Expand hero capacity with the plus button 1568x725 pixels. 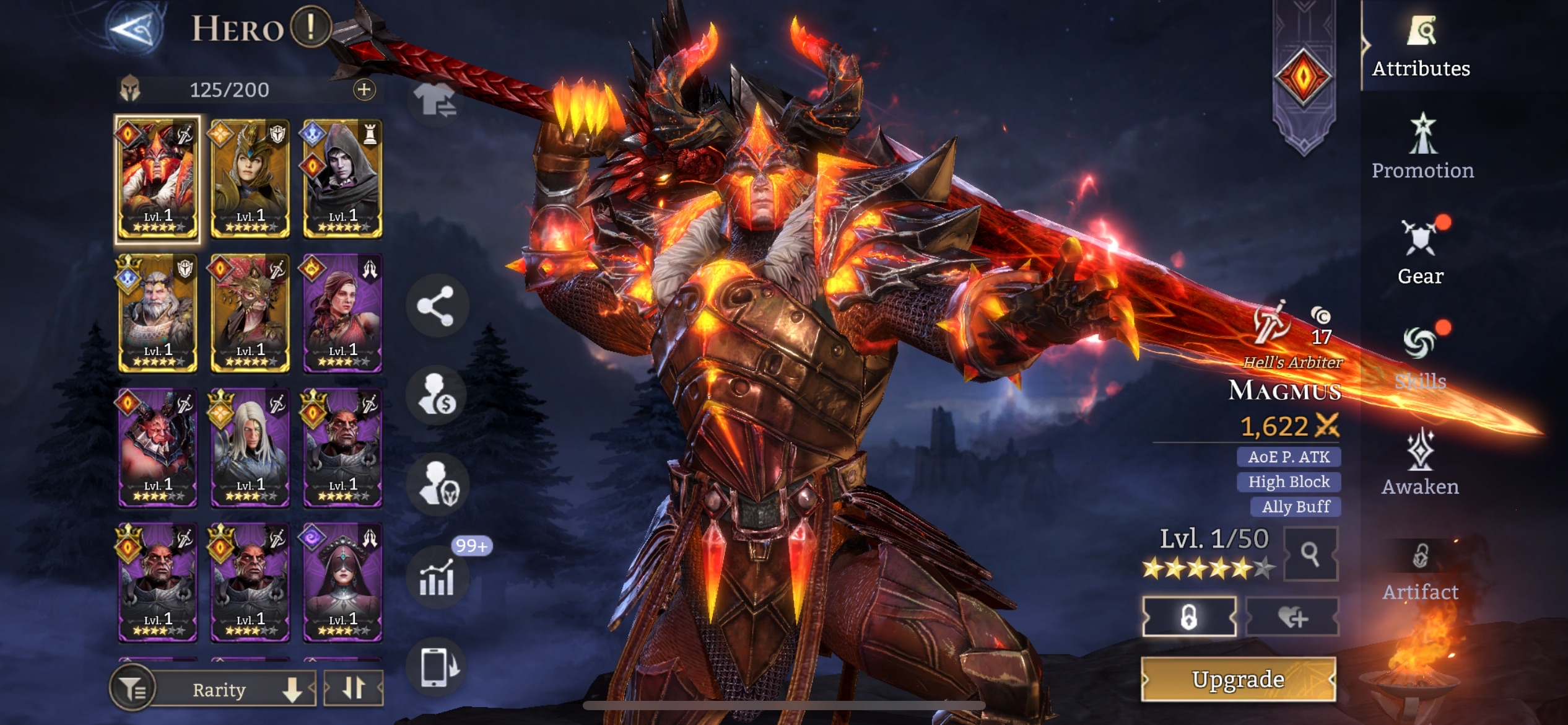click(x=364, y=90)
